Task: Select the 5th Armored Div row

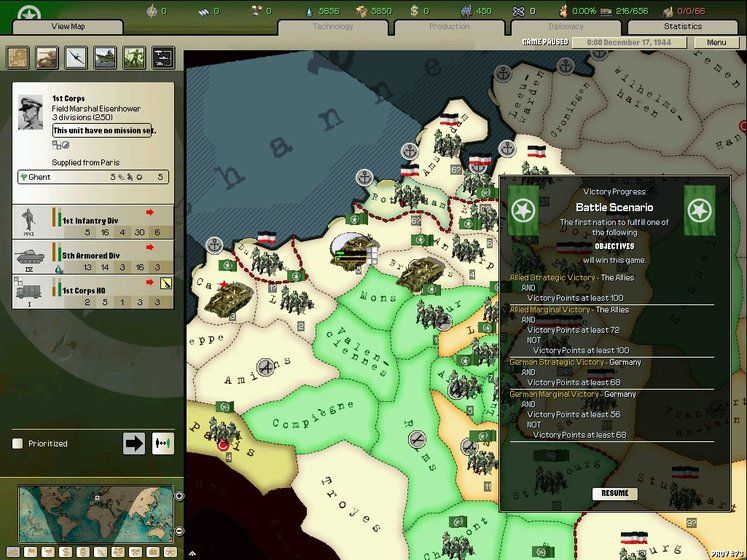Action: point(92,257)
